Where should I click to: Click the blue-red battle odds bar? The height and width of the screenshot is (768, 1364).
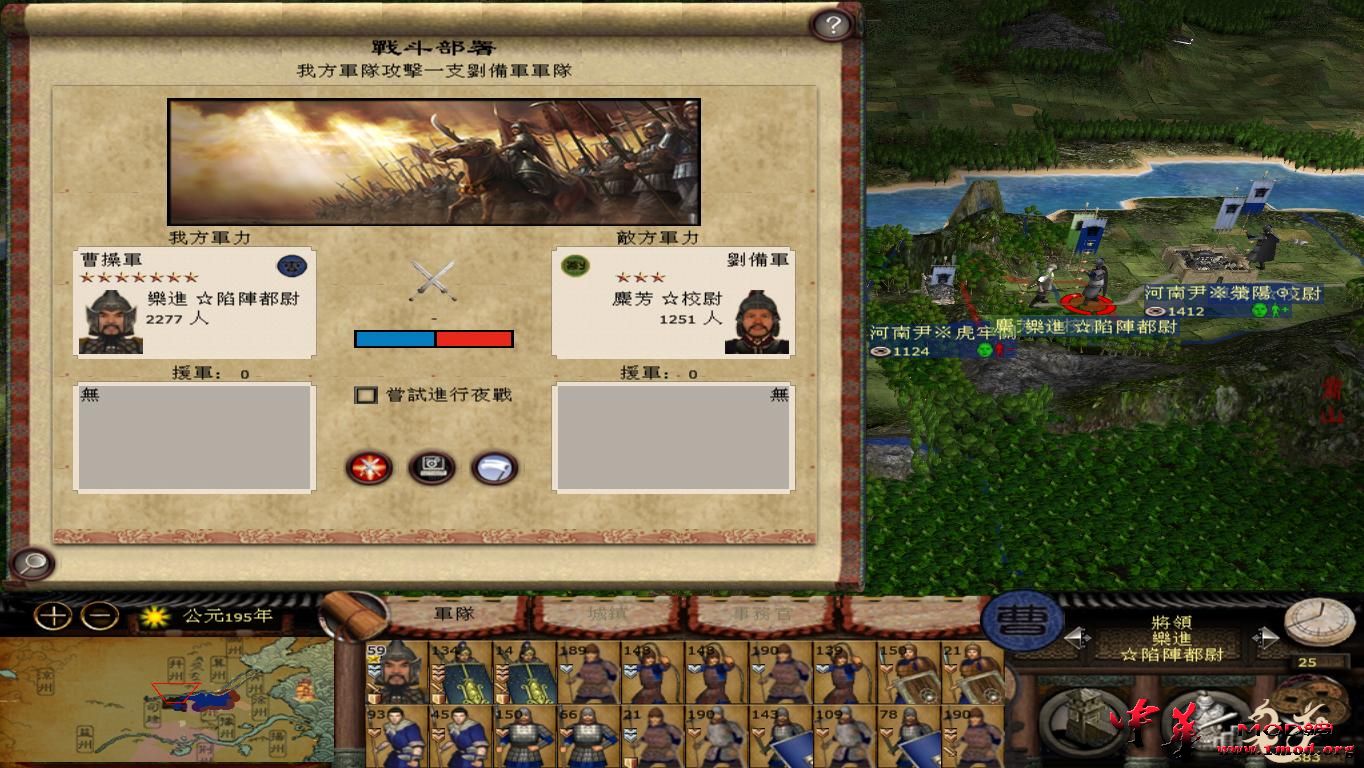point(433,338)
